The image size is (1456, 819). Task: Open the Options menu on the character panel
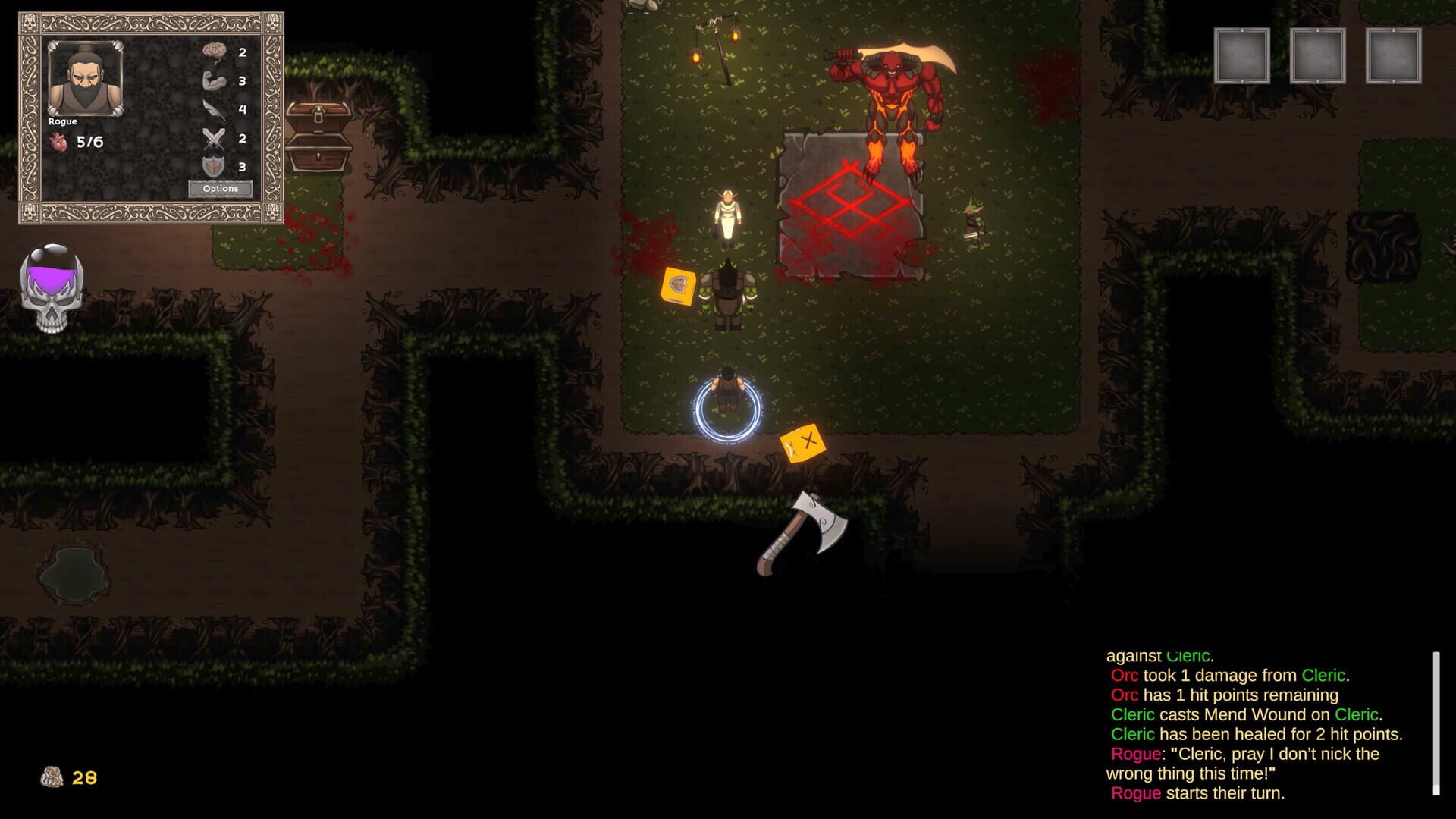pyautogui.click(x=220, y=187)
